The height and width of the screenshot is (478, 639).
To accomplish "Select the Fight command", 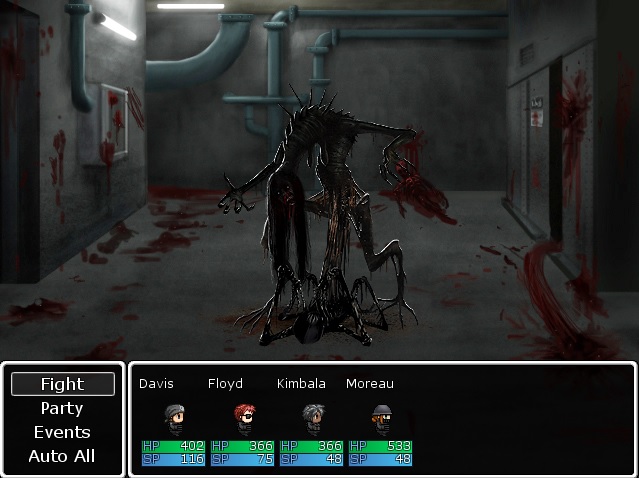I will (62, 384).
